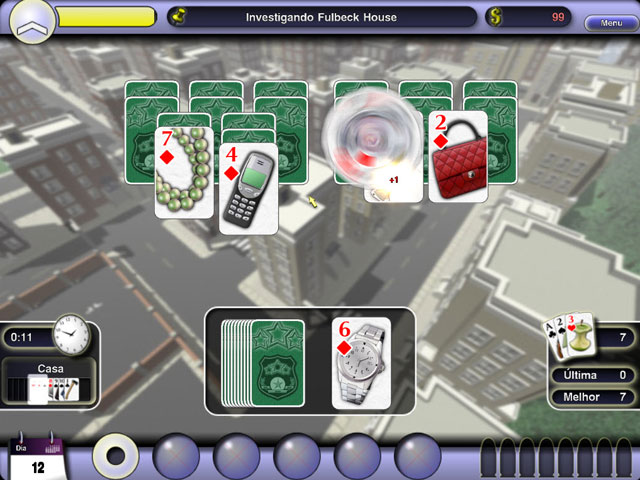640x480 pixels.
Task: Choose the 2 of diamonds red handbag card
Action: tap(458, 157)
